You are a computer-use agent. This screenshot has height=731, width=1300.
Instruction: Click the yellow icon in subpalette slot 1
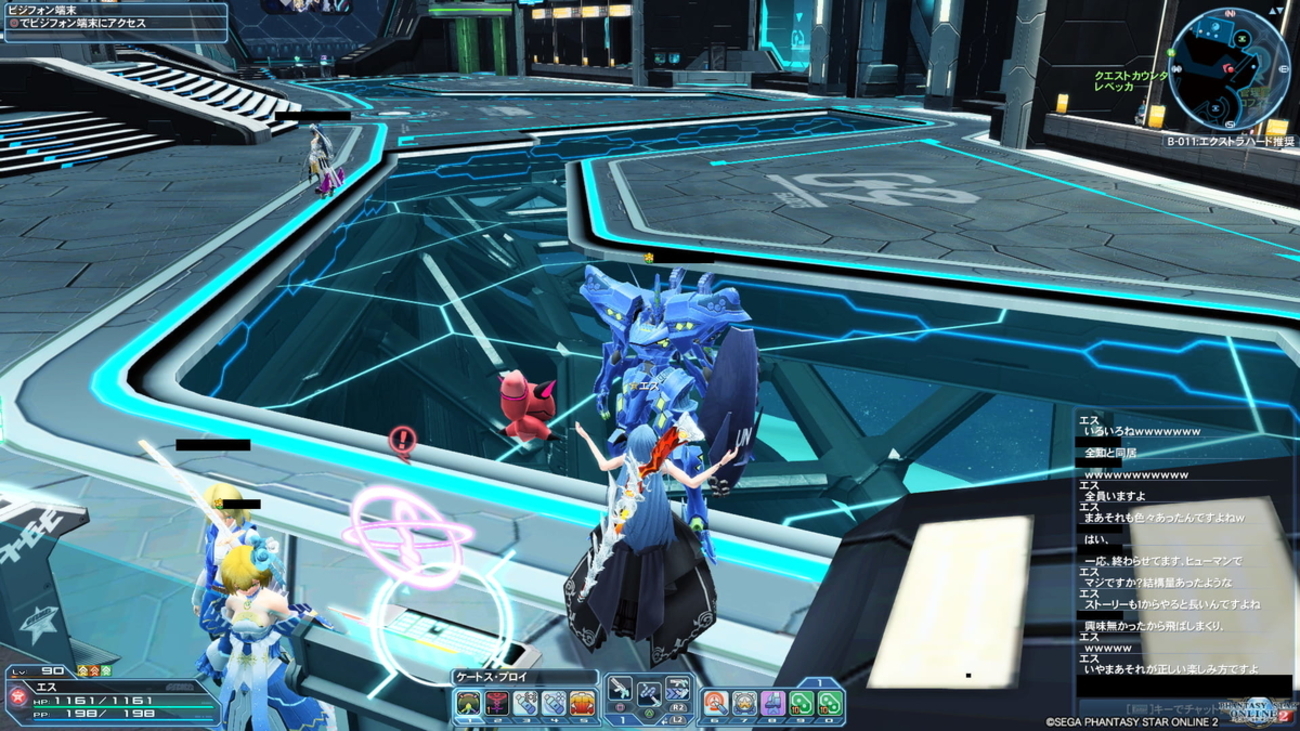click(x=466, y=702)
